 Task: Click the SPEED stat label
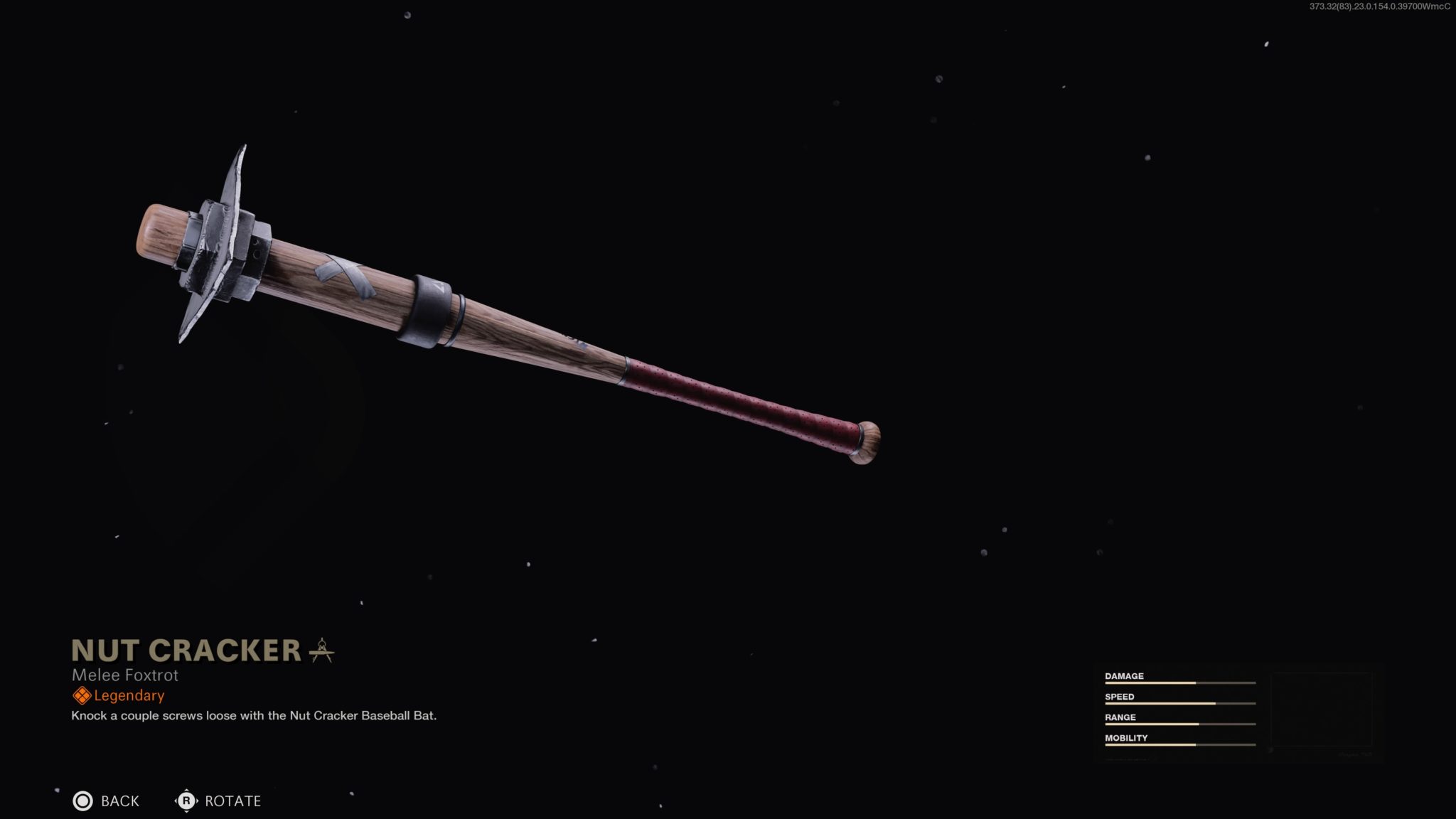pyautogui.click(x=1120, y=697)
